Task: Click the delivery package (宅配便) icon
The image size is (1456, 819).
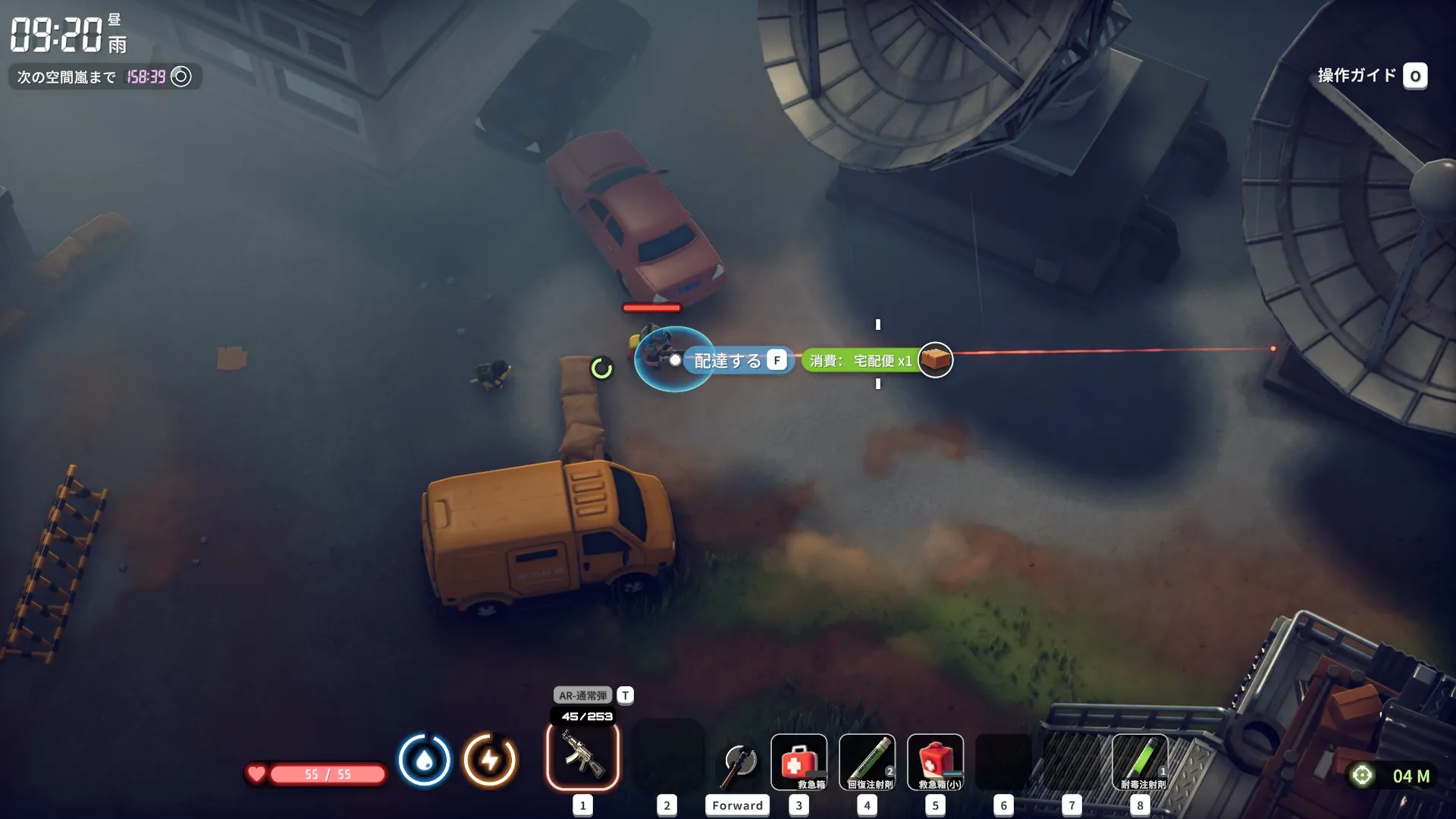Action: point(935,360)
